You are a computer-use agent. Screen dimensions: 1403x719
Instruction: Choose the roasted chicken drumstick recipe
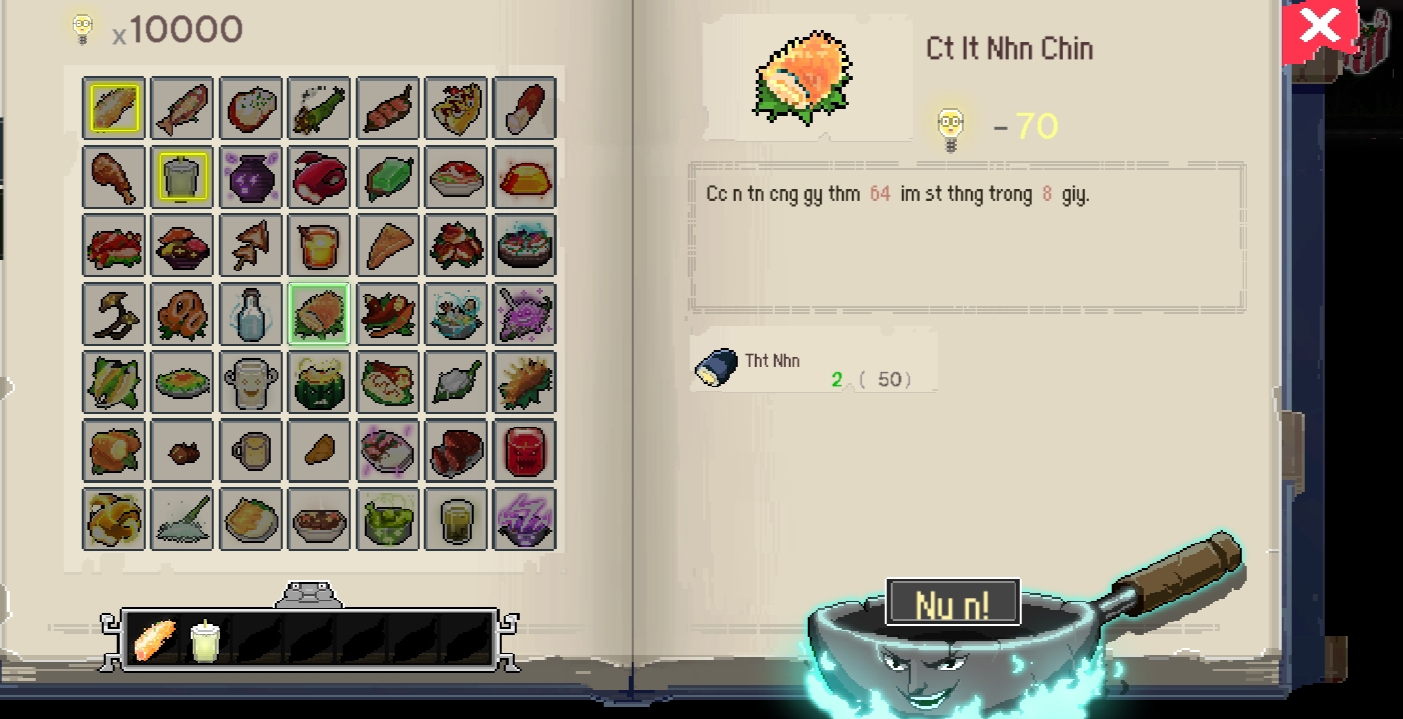pos(113,177)
